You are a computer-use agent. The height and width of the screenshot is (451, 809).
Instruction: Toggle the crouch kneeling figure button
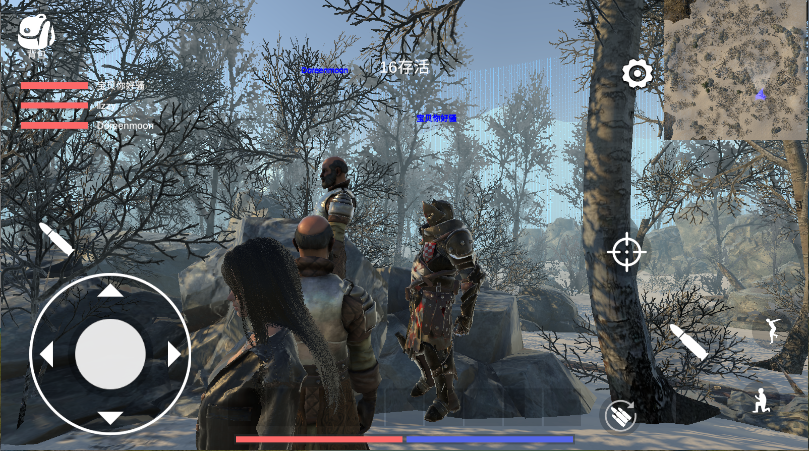762,402
